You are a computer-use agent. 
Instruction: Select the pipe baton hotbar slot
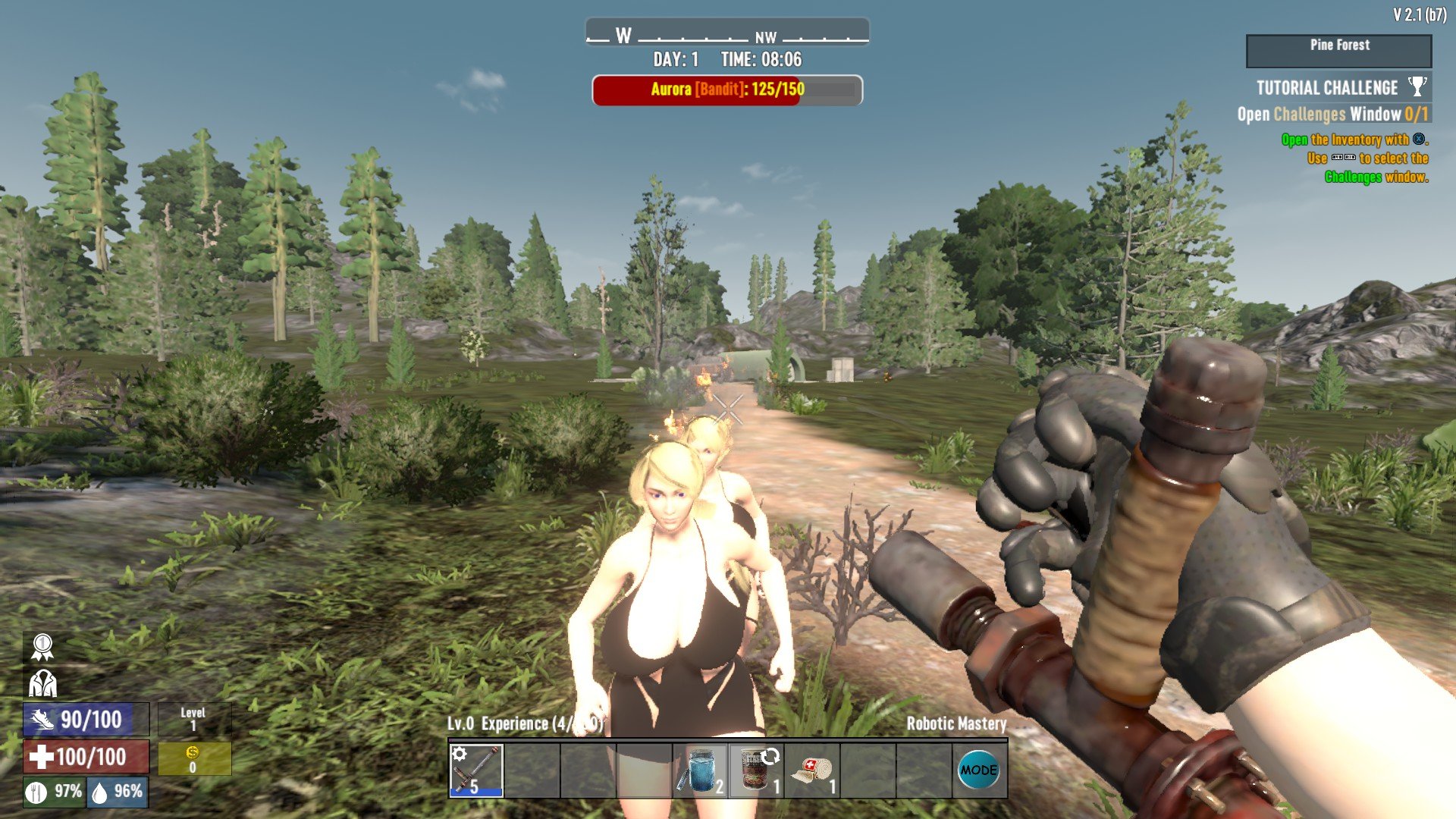[x=476, y=770]
